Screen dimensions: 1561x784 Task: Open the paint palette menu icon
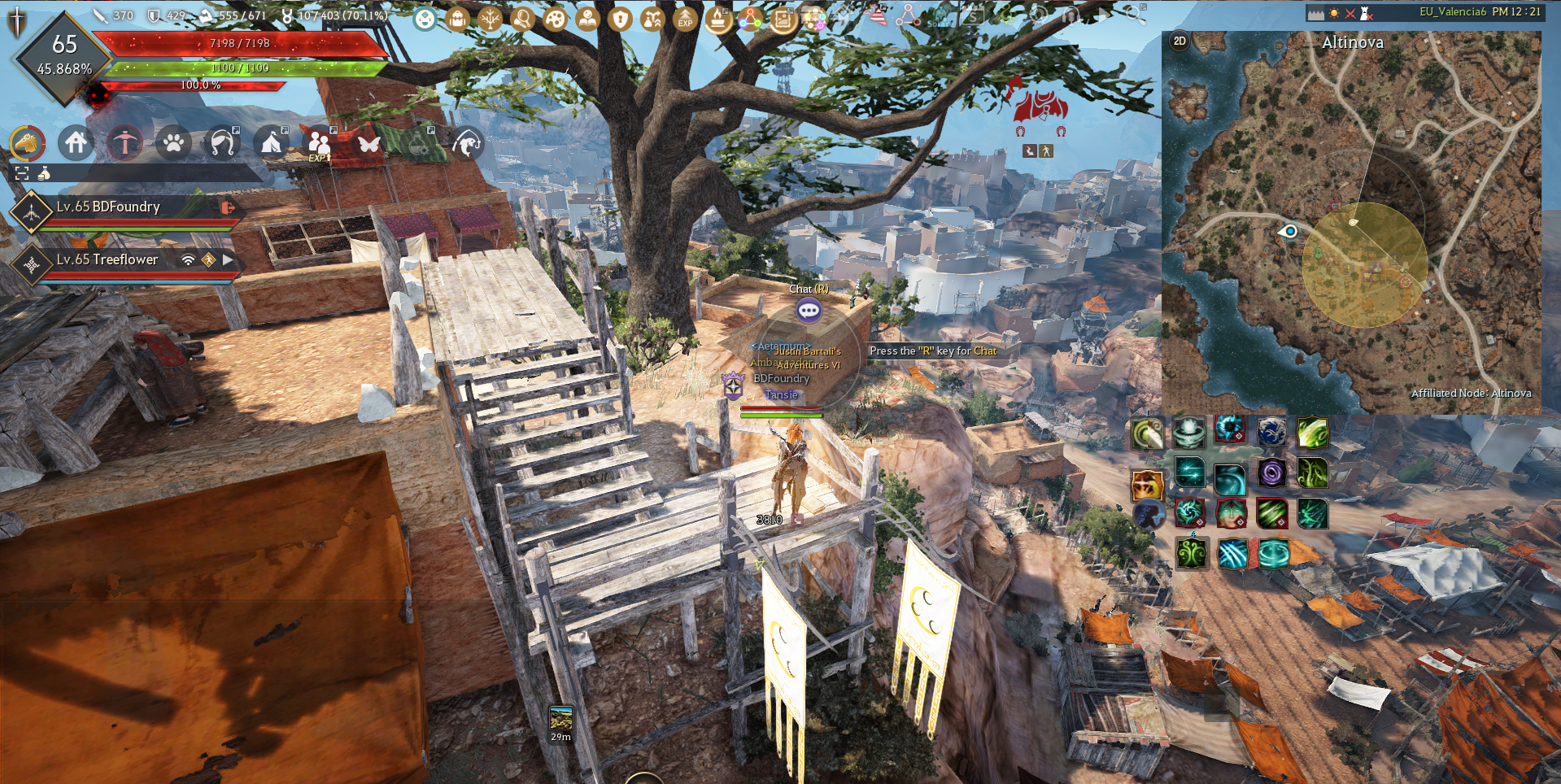click(555, 18)
